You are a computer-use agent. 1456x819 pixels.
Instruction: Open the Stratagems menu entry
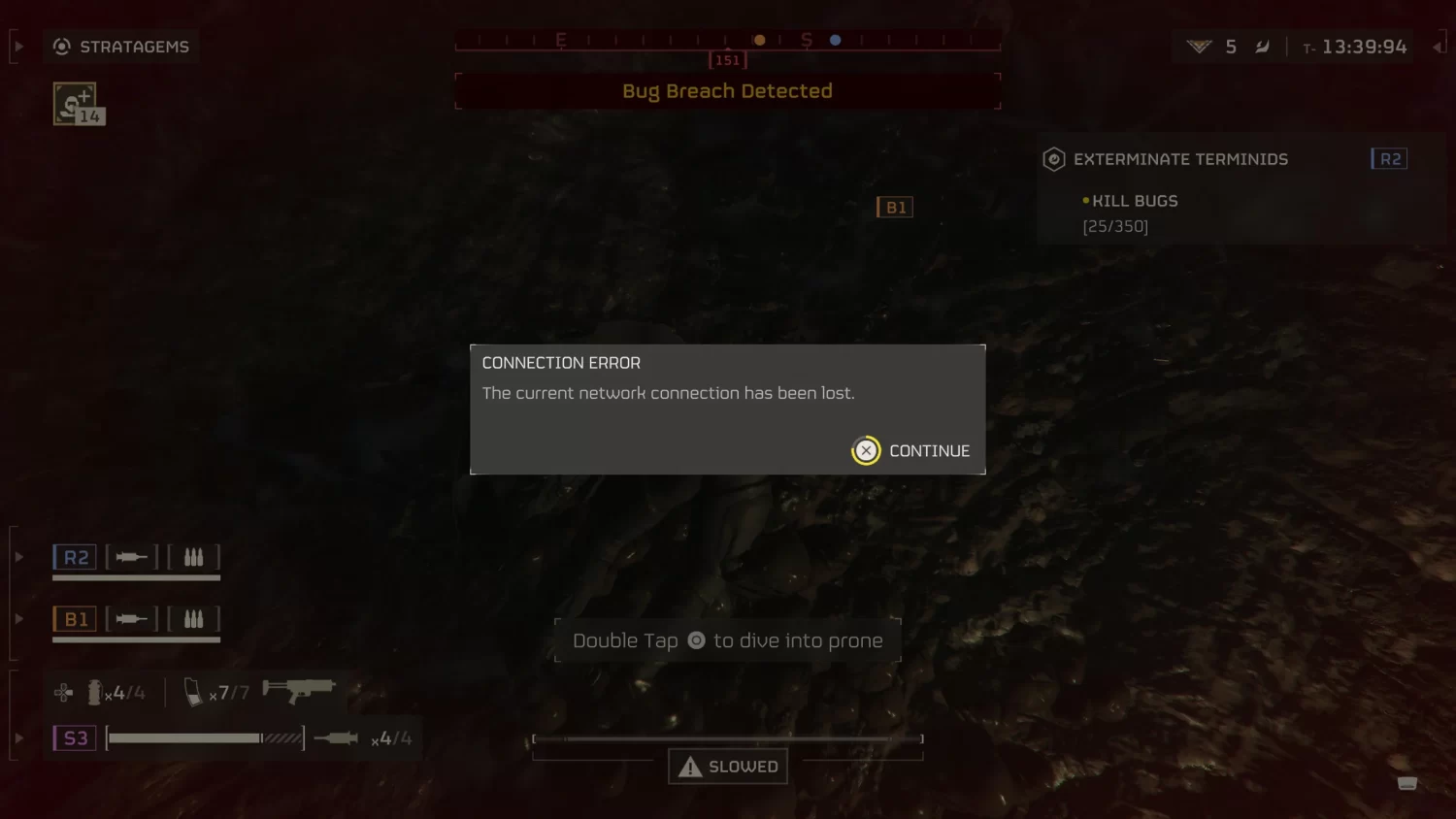coord(133,46)
